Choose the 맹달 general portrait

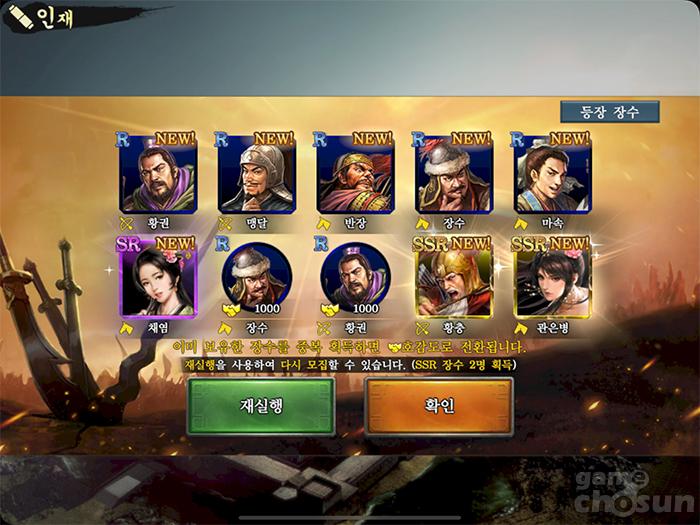(256, 173)
